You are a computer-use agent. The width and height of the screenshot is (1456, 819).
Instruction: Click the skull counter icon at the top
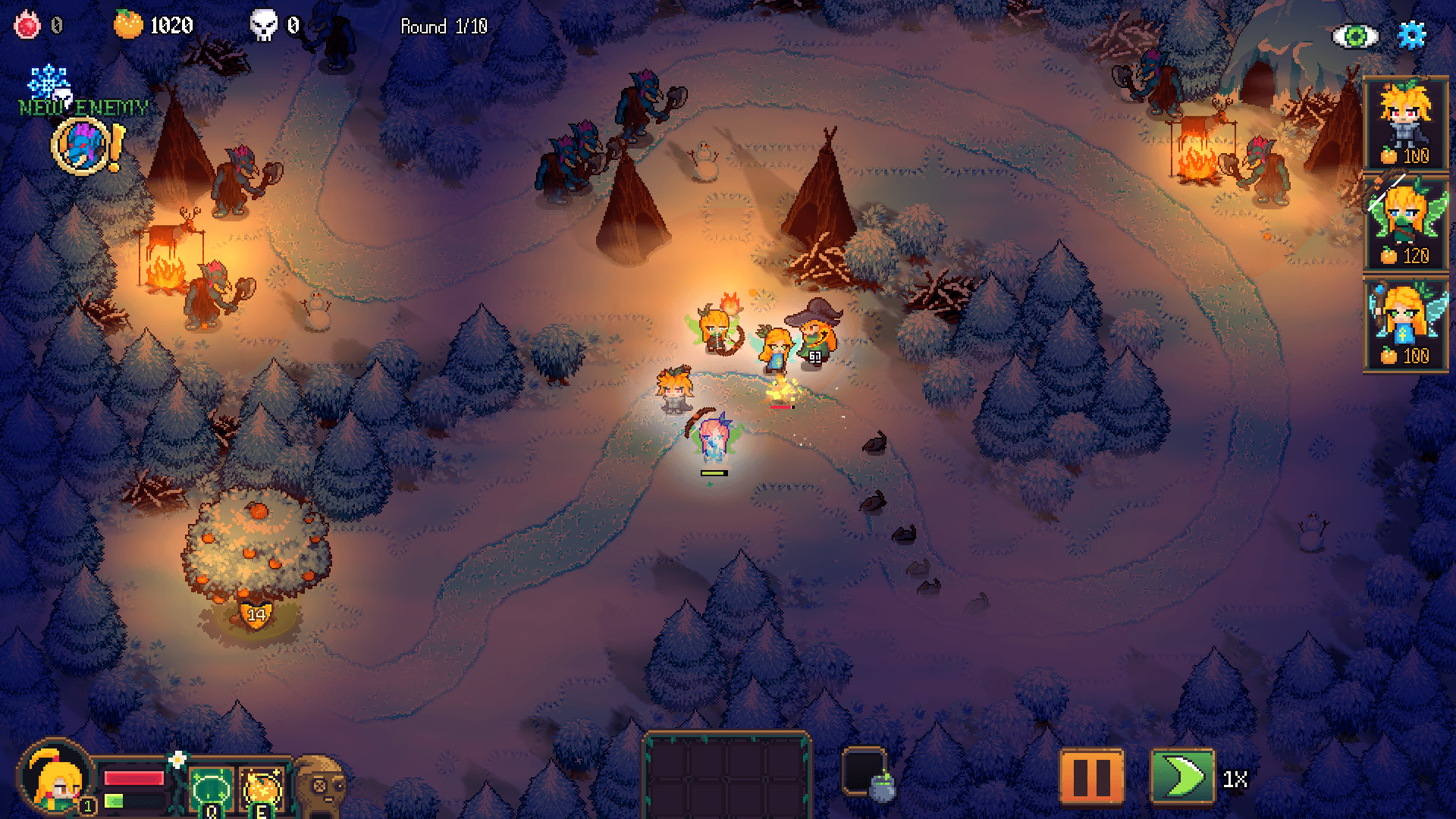coord(265,25)
